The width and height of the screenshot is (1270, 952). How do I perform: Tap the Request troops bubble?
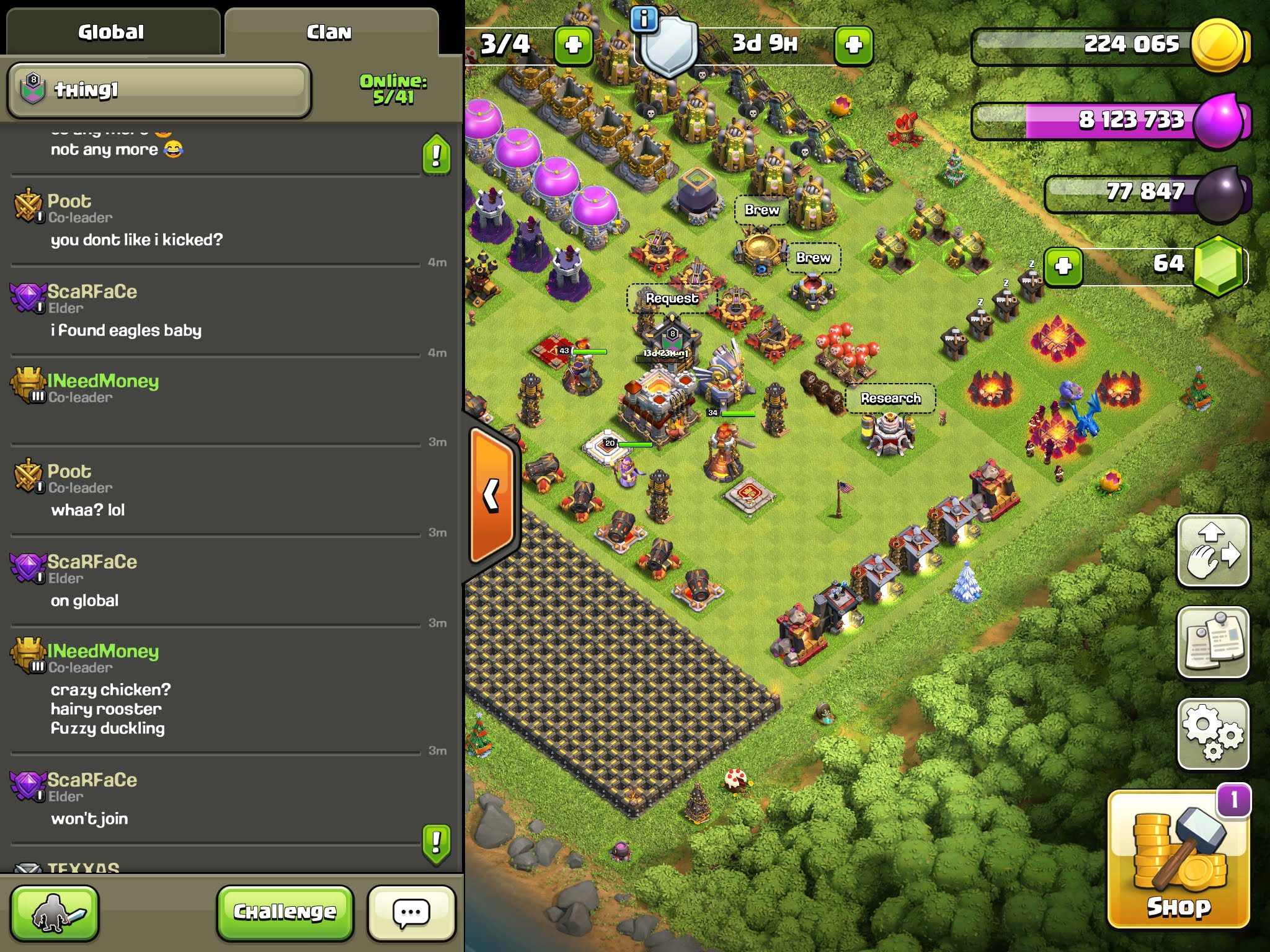click(672, 299)
